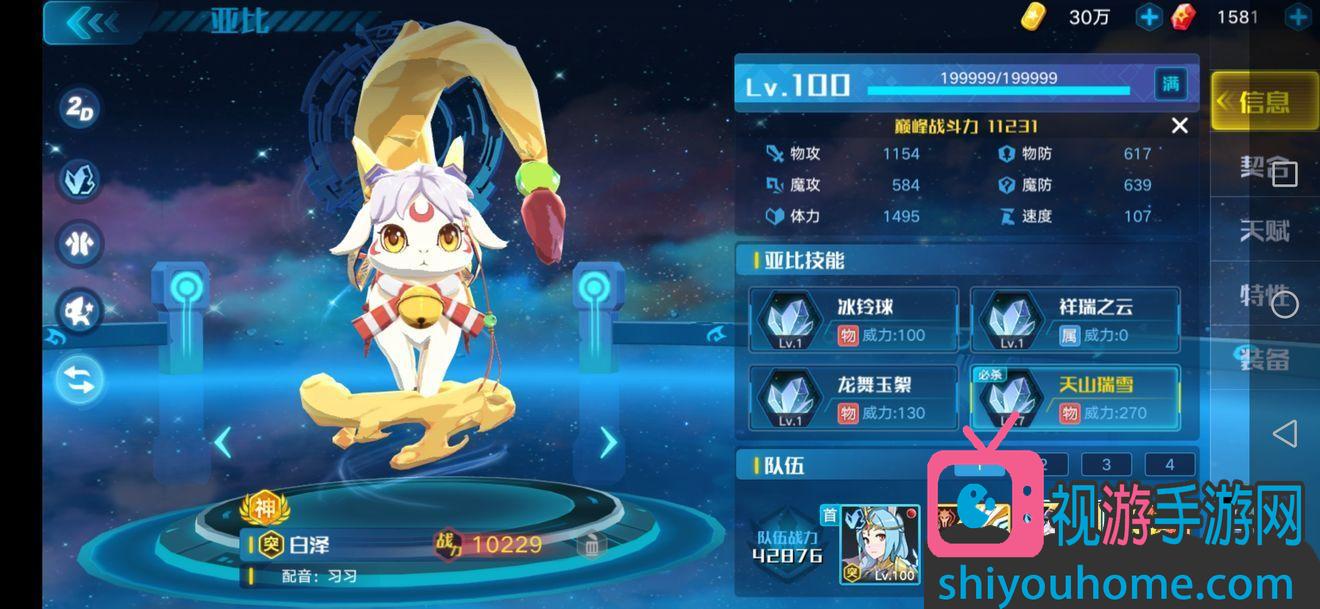1320x609 pixels.
Task: Close the peak power stats panel
Action: (1180, 126)
